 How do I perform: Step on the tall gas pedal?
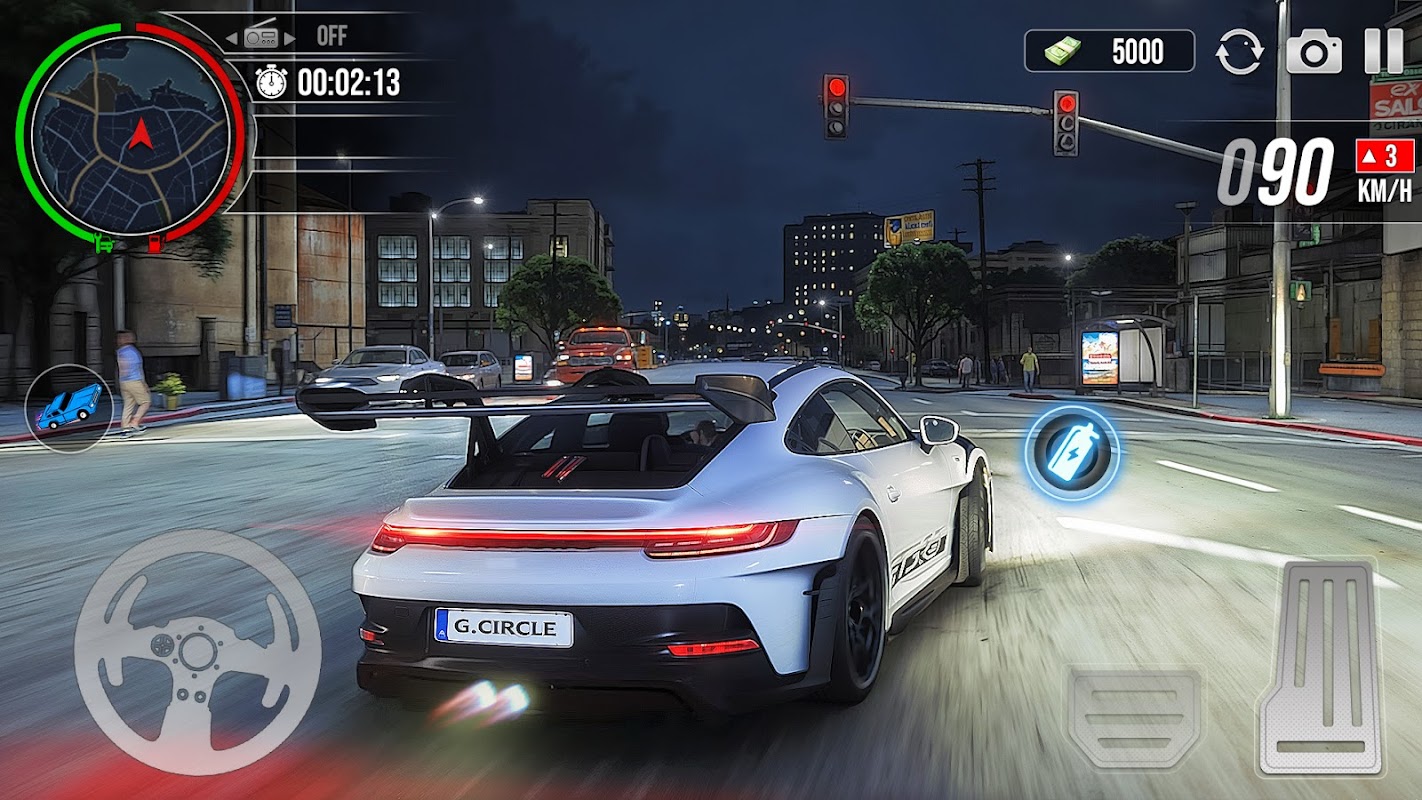click(x=1321, y=668)
